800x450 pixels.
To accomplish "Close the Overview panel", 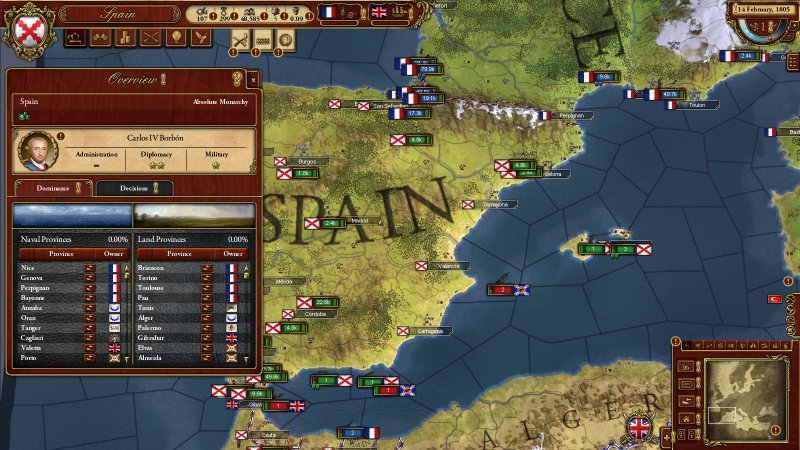I will coord(253,78).
